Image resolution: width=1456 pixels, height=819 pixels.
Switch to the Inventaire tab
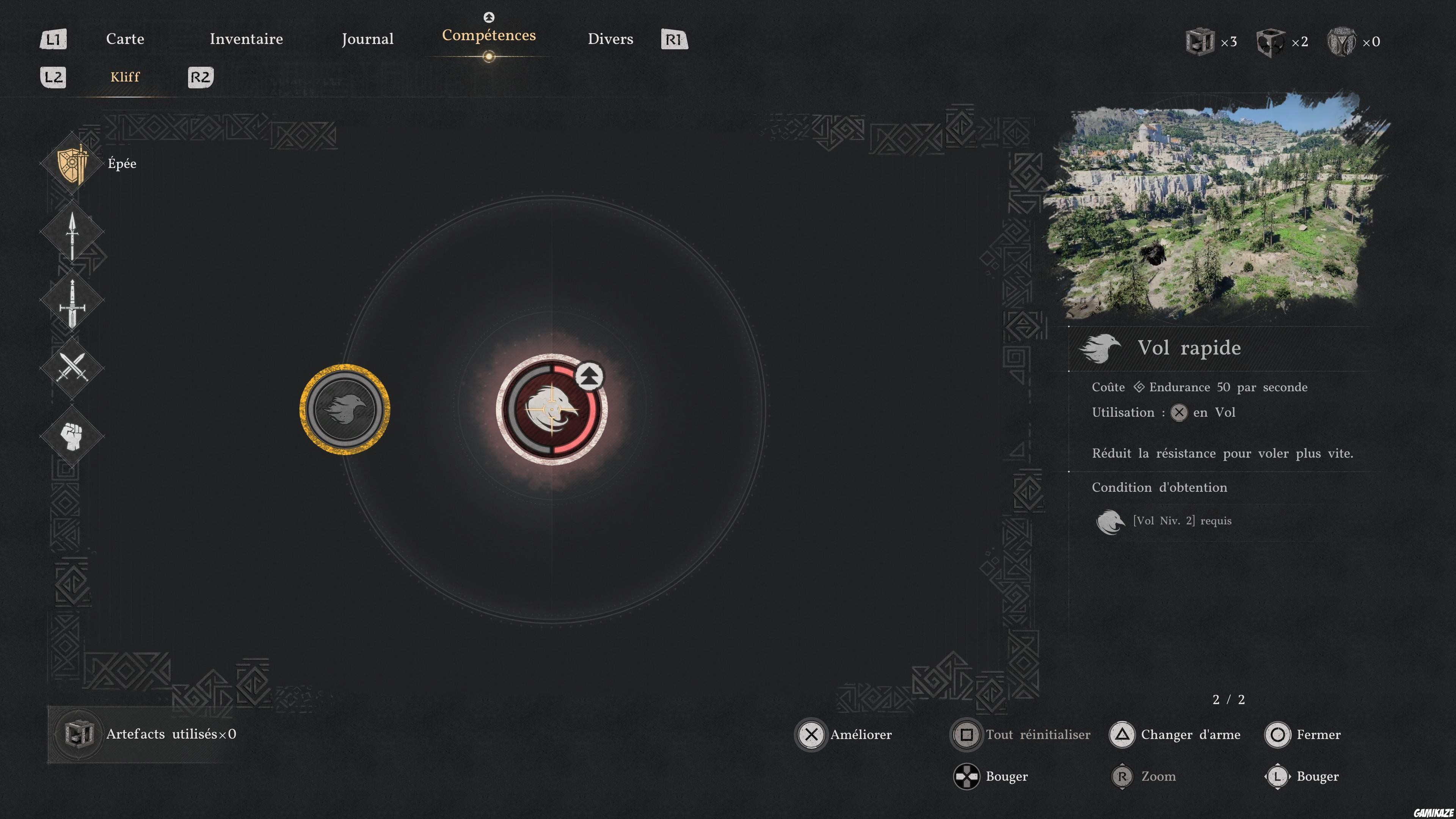click(x=246, y=39)
